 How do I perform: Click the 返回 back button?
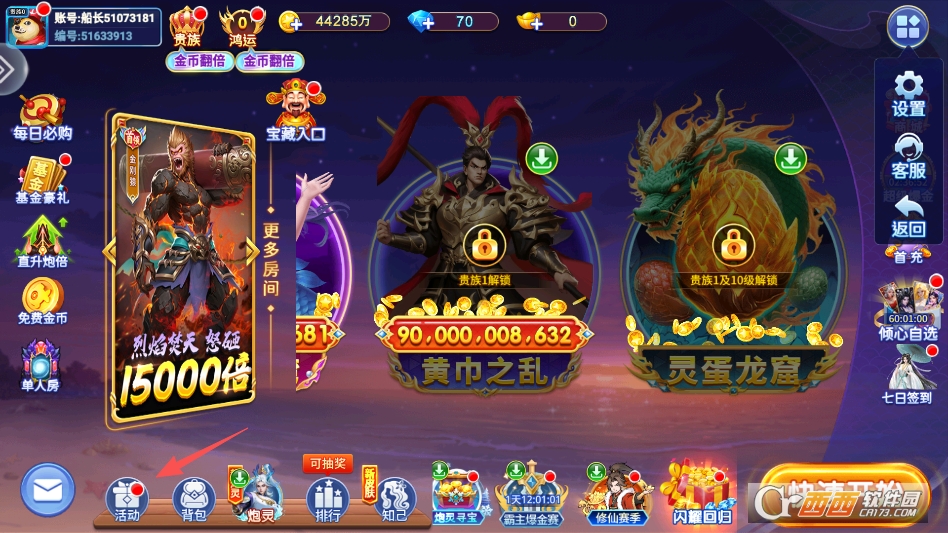[908, 215]
